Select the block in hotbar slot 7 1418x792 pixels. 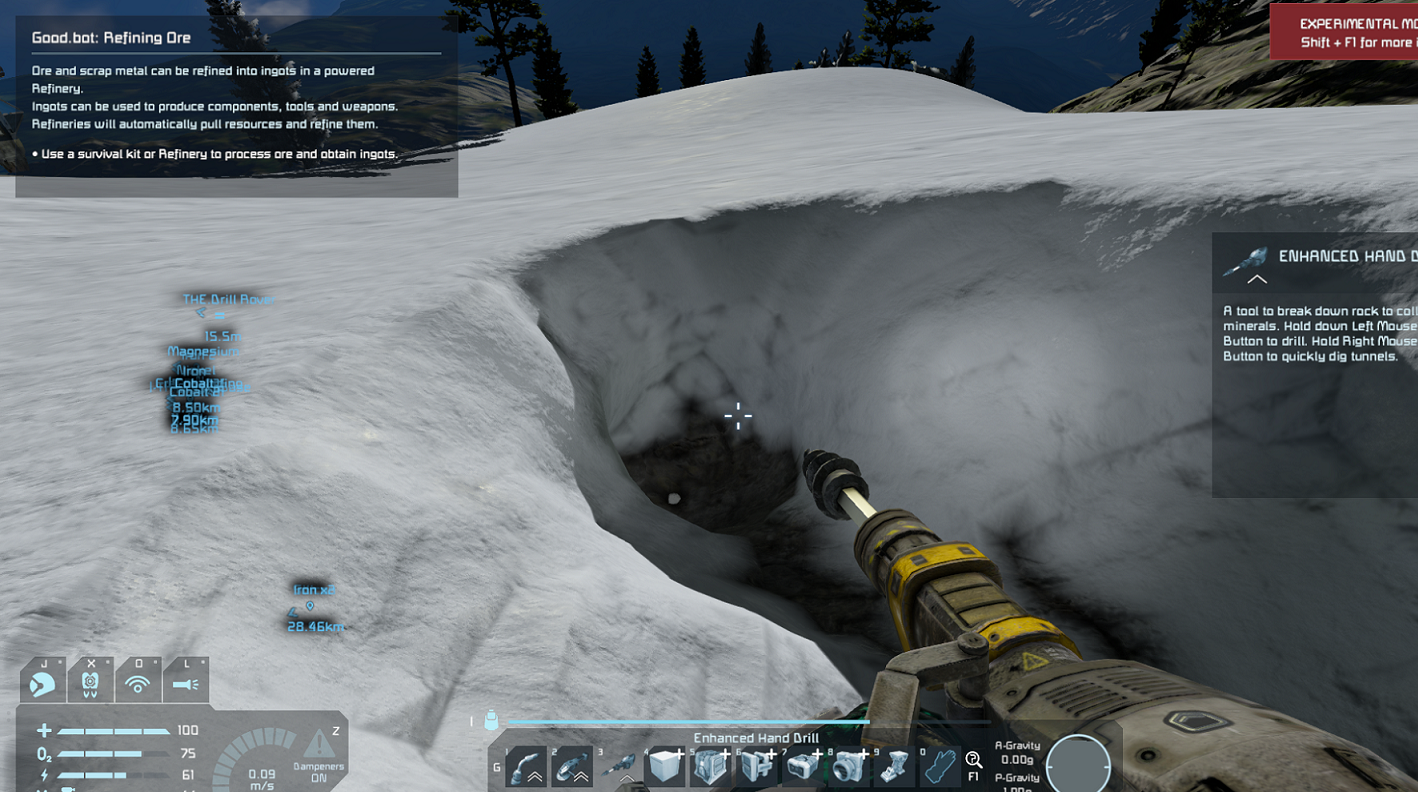point(803,768)
